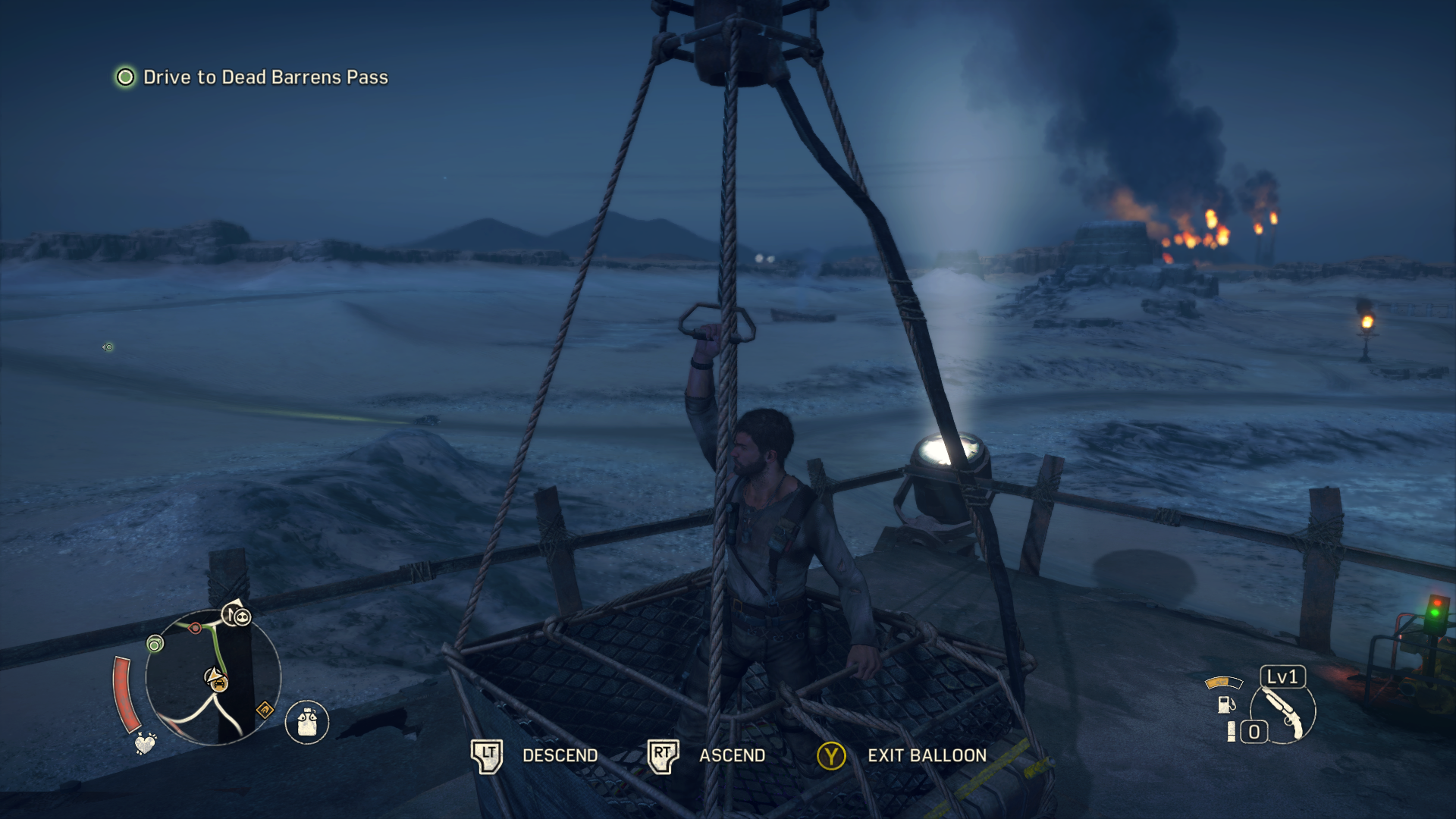Screen dimensions: 1456x819
Task: Click the yellow diamond marker on minimap
Action: 265,710
